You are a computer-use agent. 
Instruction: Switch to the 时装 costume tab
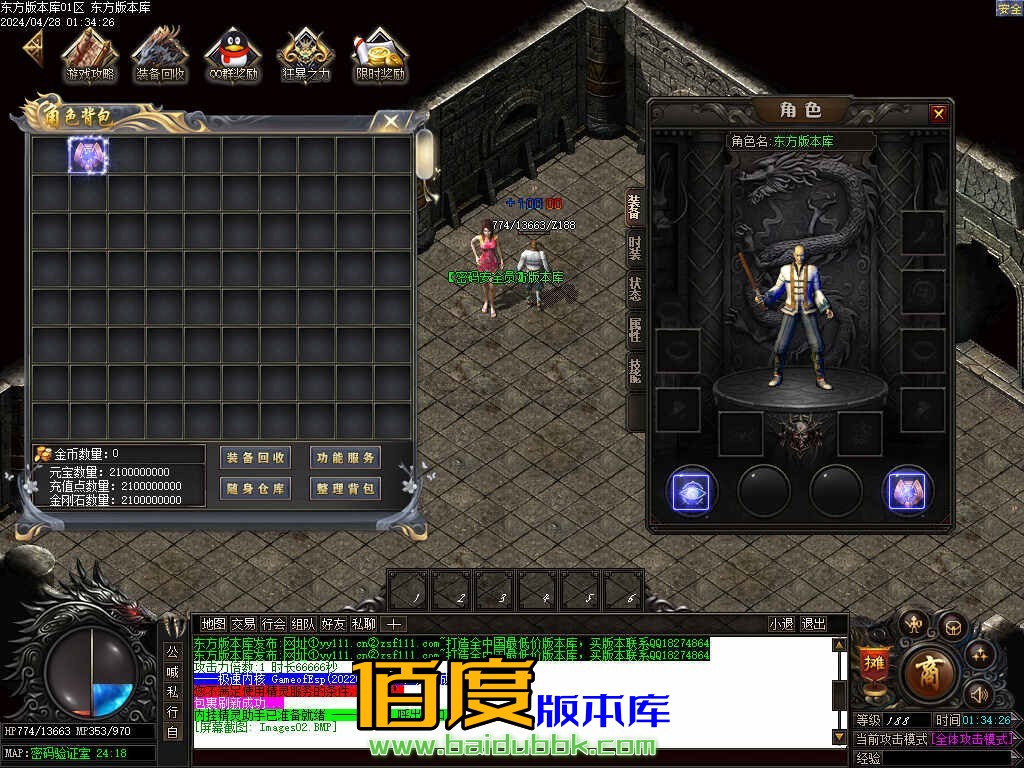pos(635,247)
